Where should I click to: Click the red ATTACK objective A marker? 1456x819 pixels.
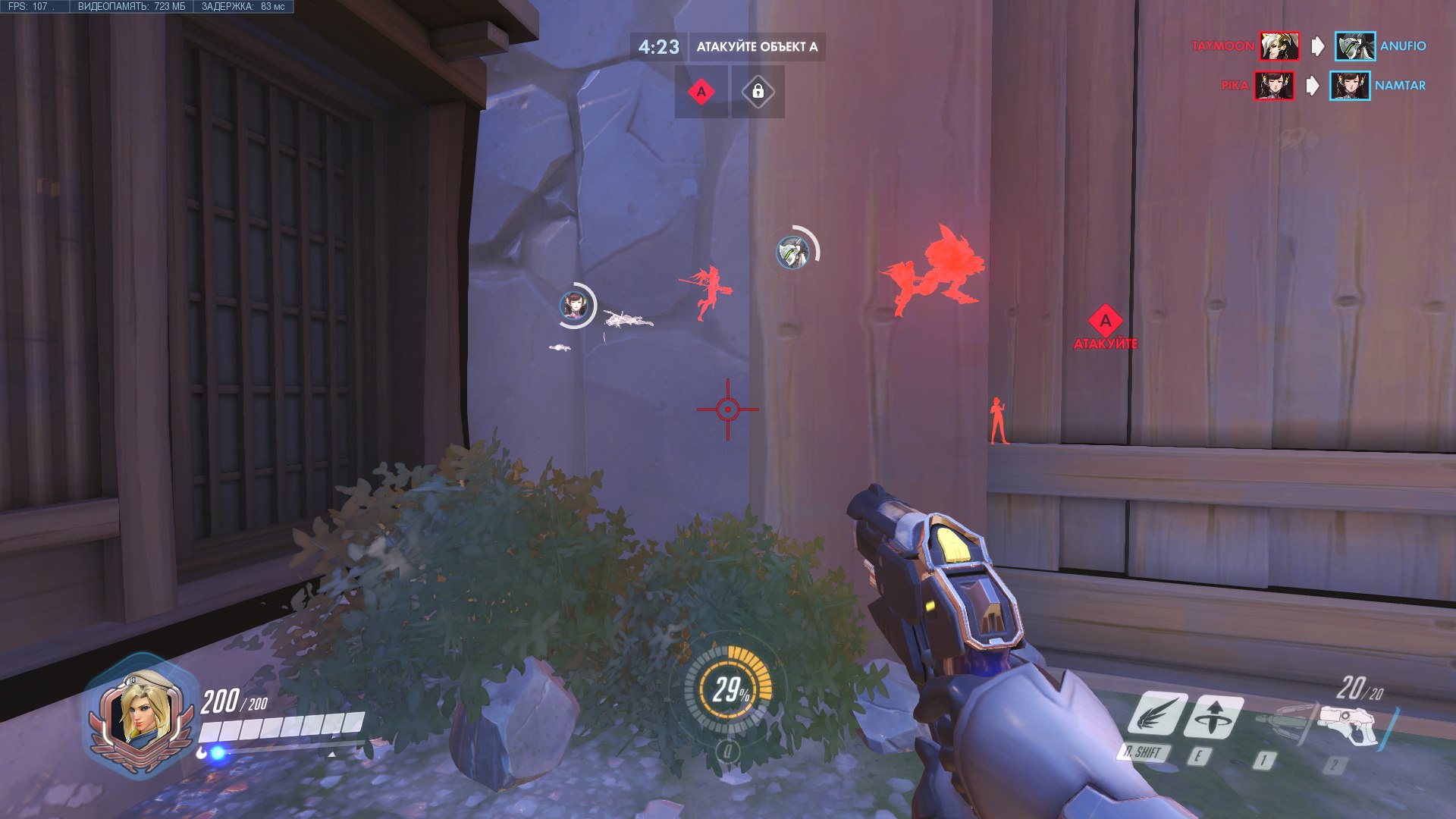pos(1106,322)
